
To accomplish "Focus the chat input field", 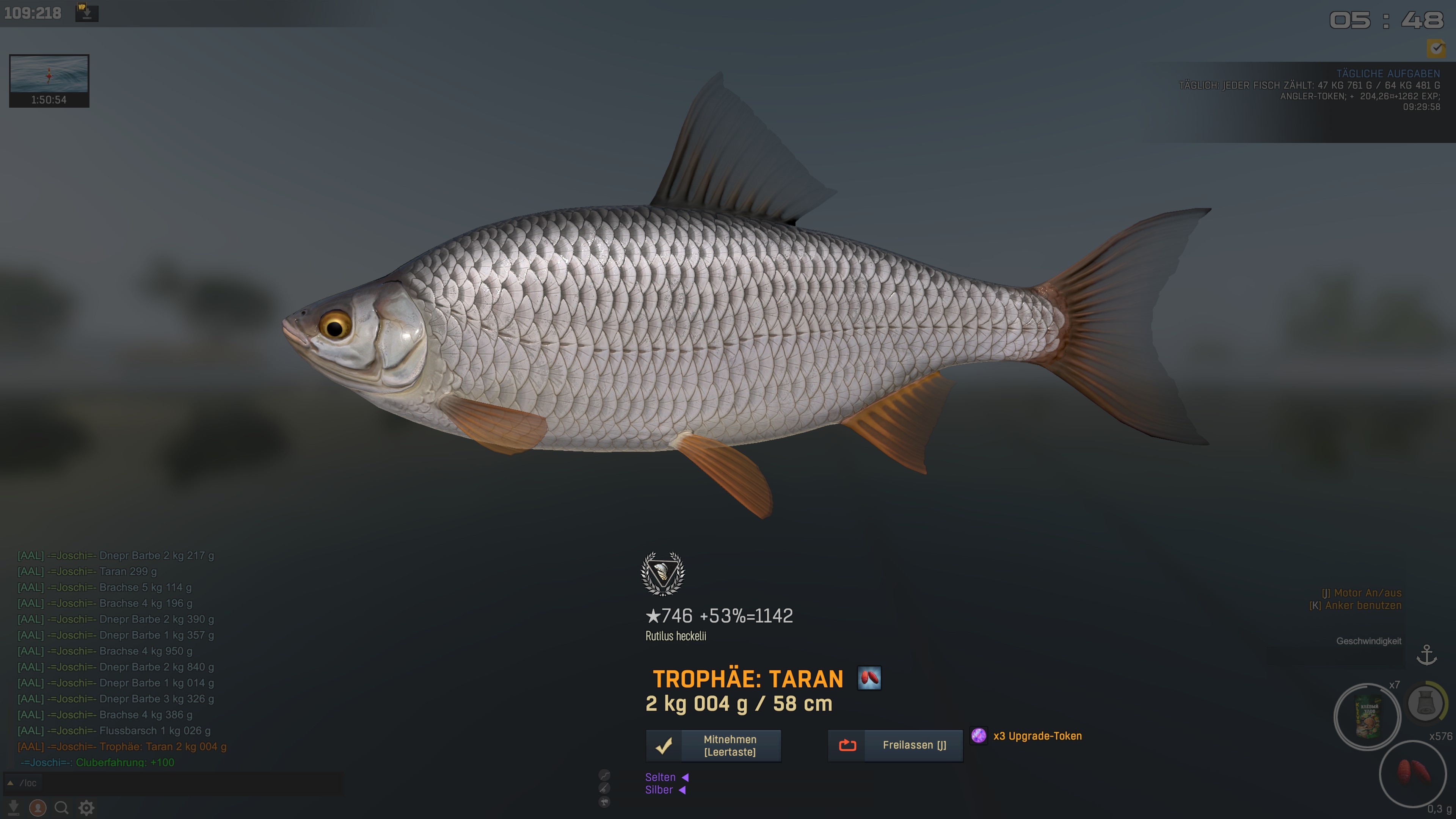I will (x=181, y=783).
